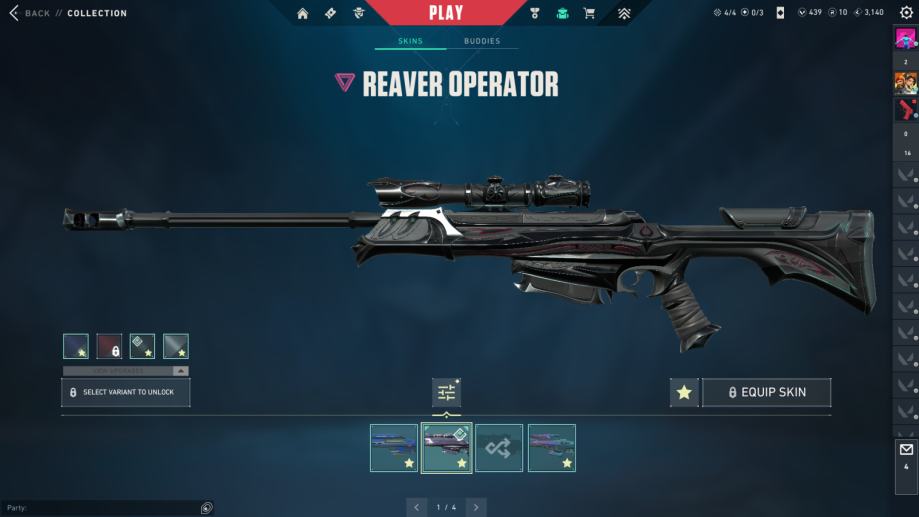Start matchmaking with the PLAY button
This screenshot has width=919, height=517.
[x=446, y=13]
